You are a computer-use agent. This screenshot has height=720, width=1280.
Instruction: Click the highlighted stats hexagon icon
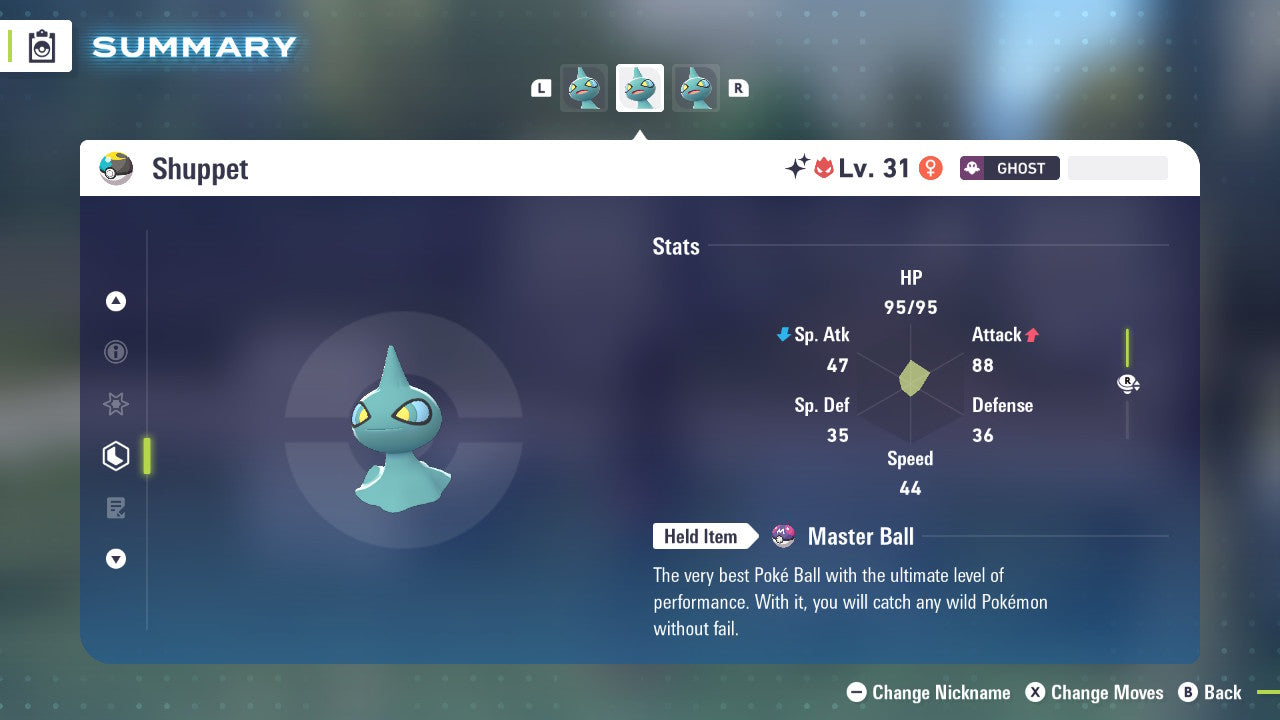pyautogui.click(x=116, y=456)
